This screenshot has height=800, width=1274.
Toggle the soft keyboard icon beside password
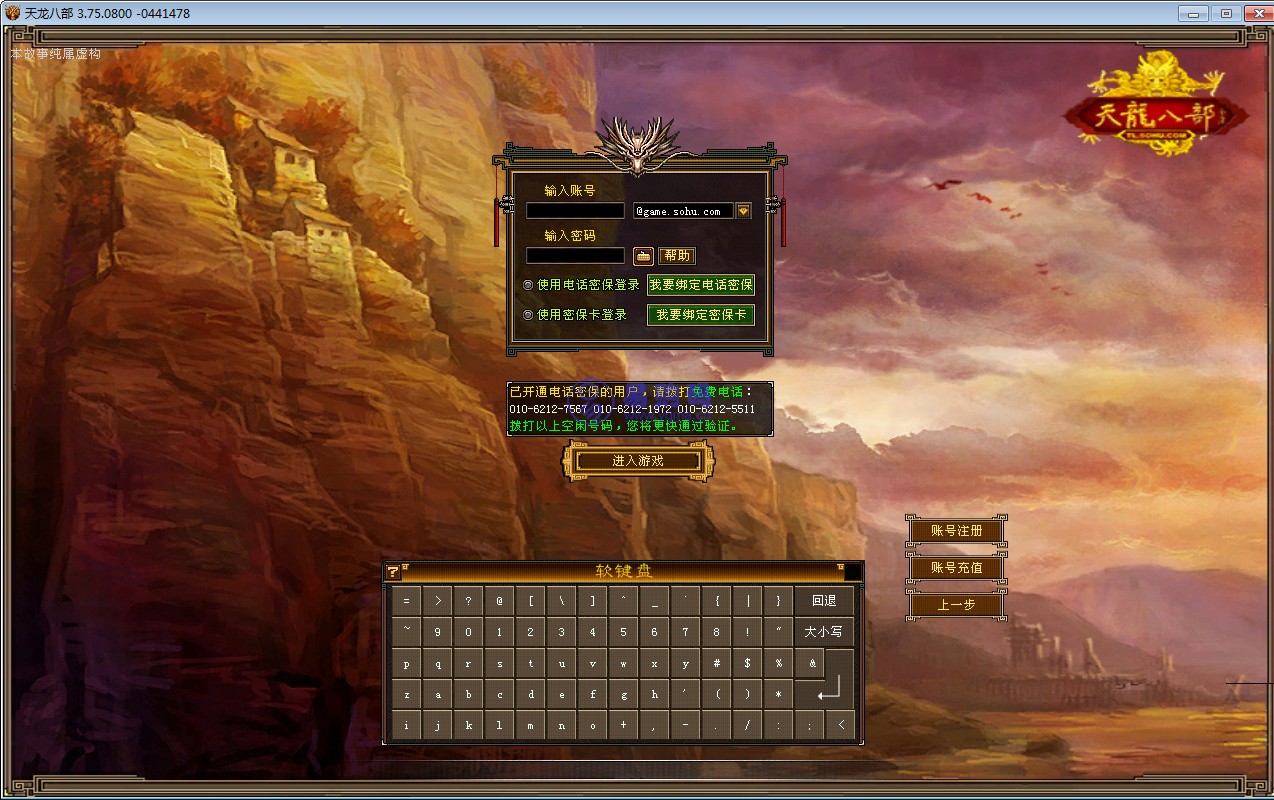click(x=643, y=256)
